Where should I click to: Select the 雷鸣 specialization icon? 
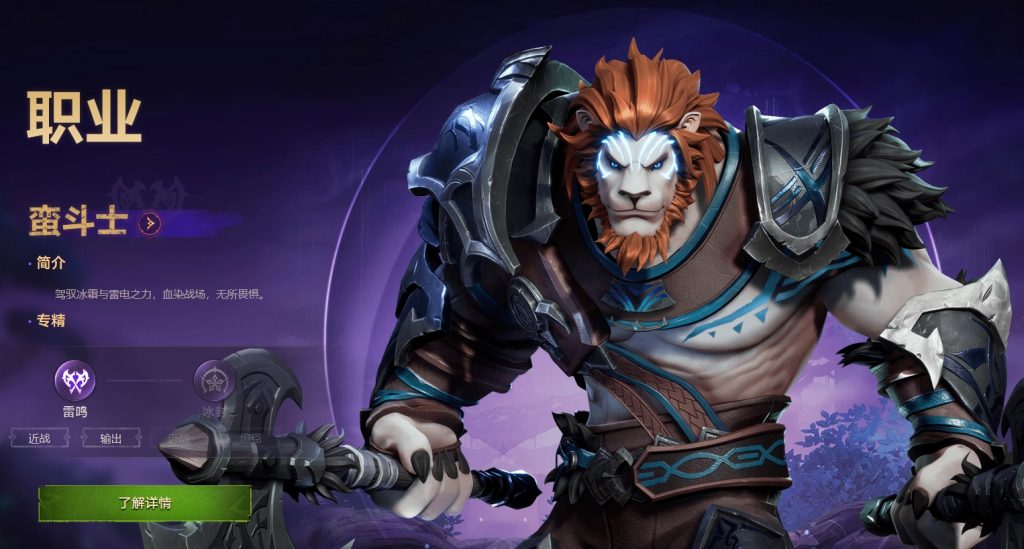(x=74, y=379)
